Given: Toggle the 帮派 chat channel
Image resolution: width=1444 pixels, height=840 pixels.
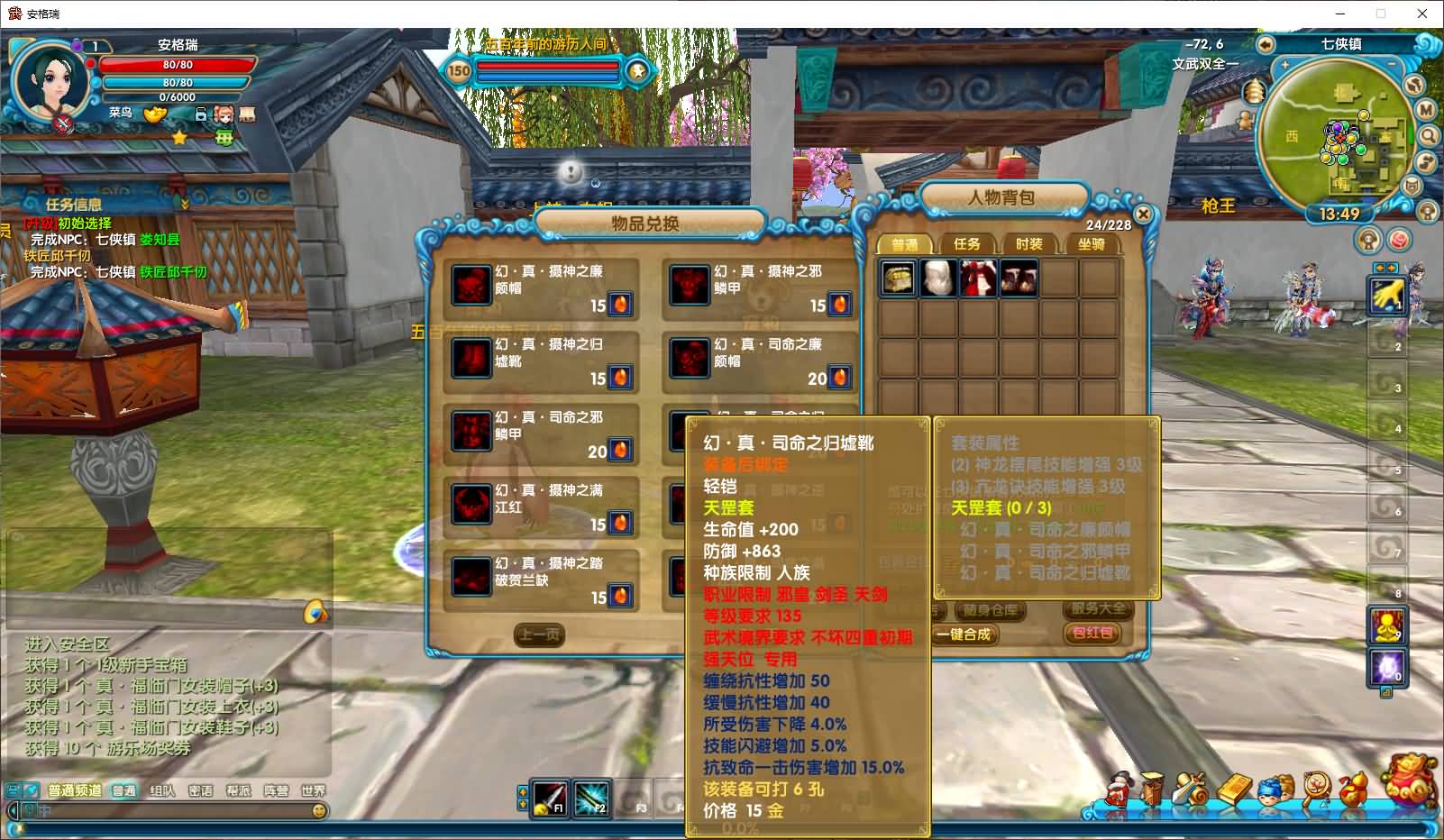Looking at the screenshot, I should point(240,789).
